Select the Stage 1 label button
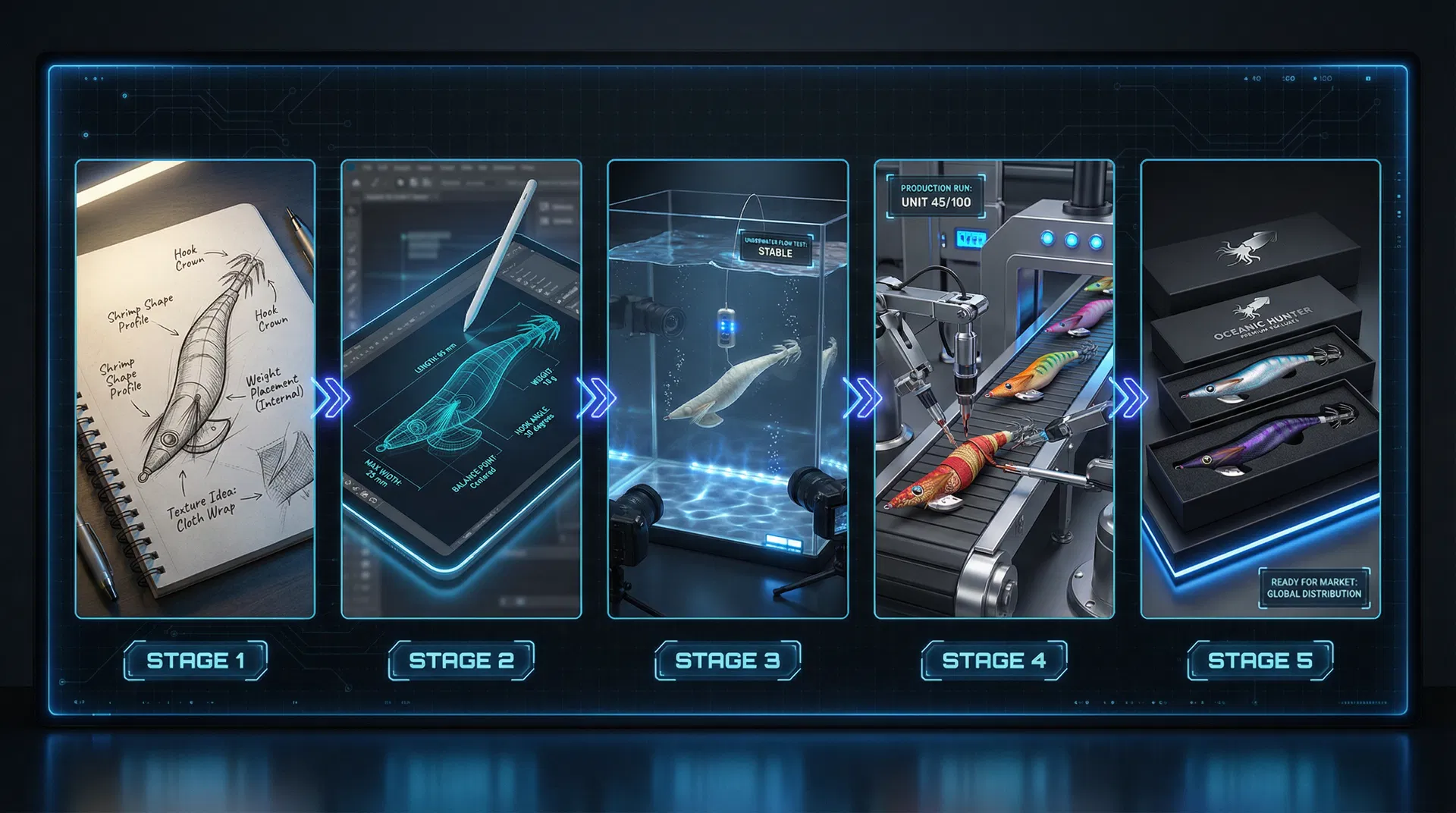Image resolution: width=1456 pixels, height=813 pixels. pos(196,661)
